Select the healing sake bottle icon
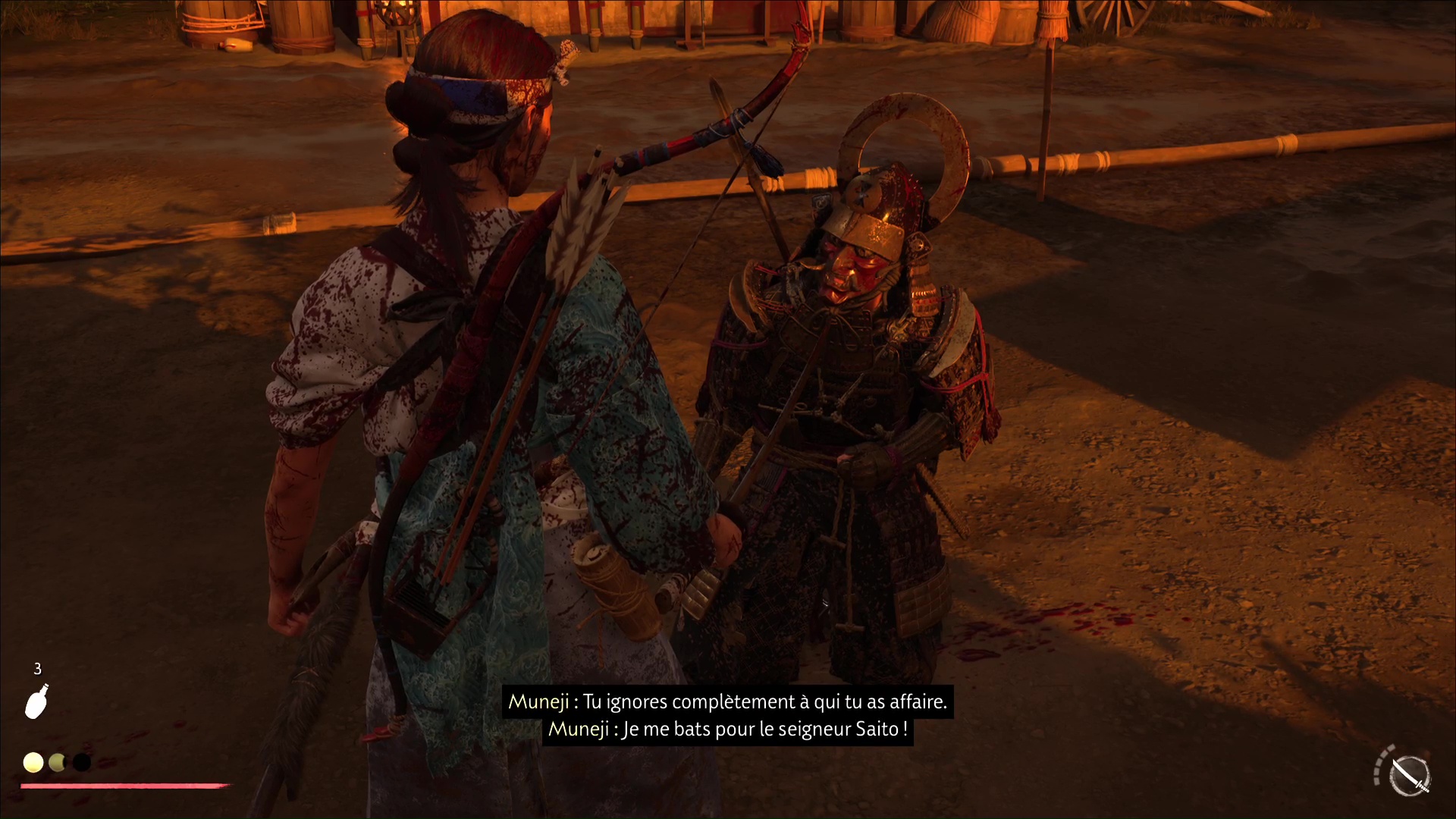Image resolution: width=1456 pixels, height=819 pixels. tap(36, 701)
